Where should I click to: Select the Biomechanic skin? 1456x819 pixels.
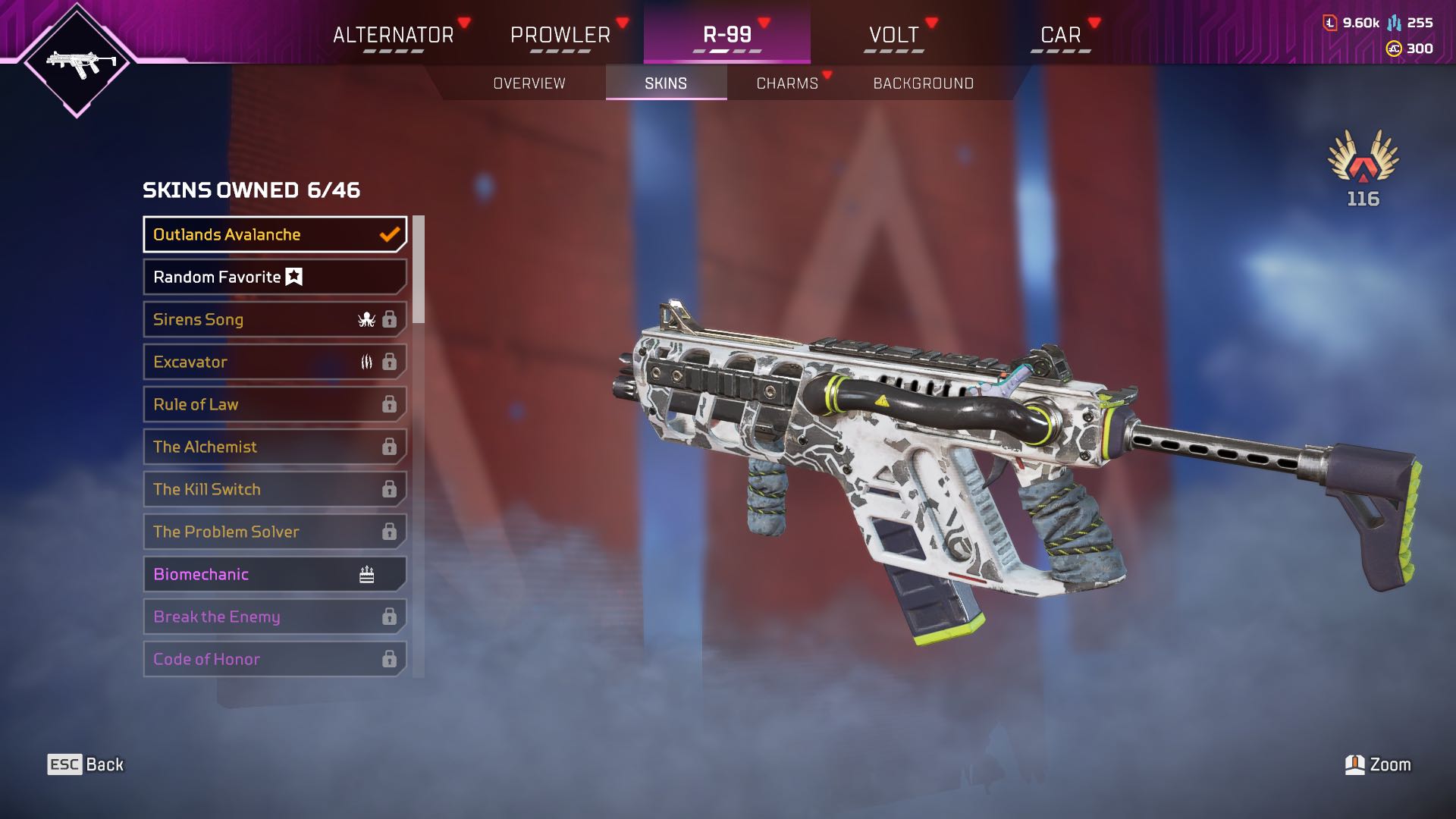pyautogui.click(x=275, y=574)
